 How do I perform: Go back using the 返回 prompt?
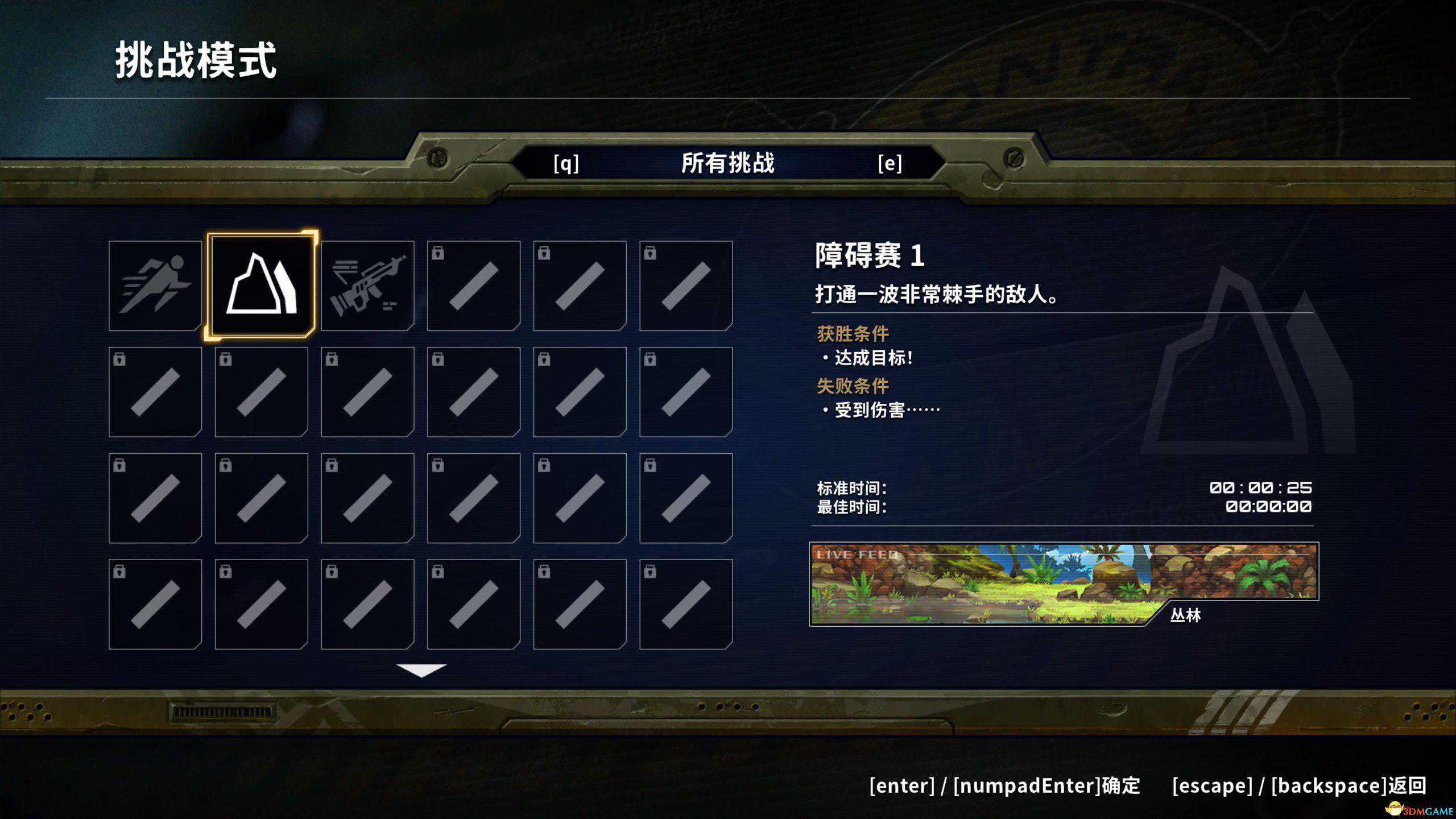point(1299,786)
